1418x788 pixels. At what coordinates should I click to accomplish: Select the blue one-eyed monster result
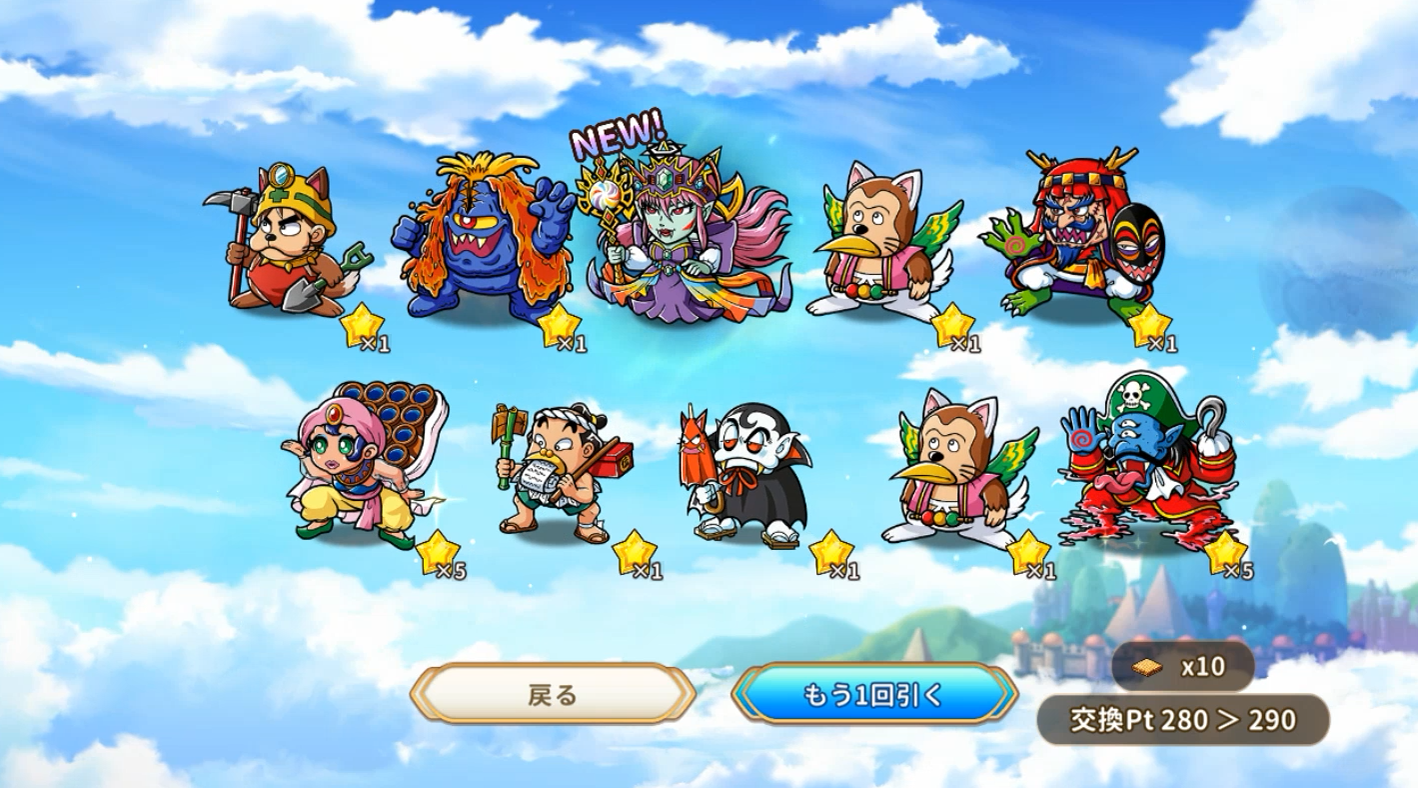(x=488, y=240)
